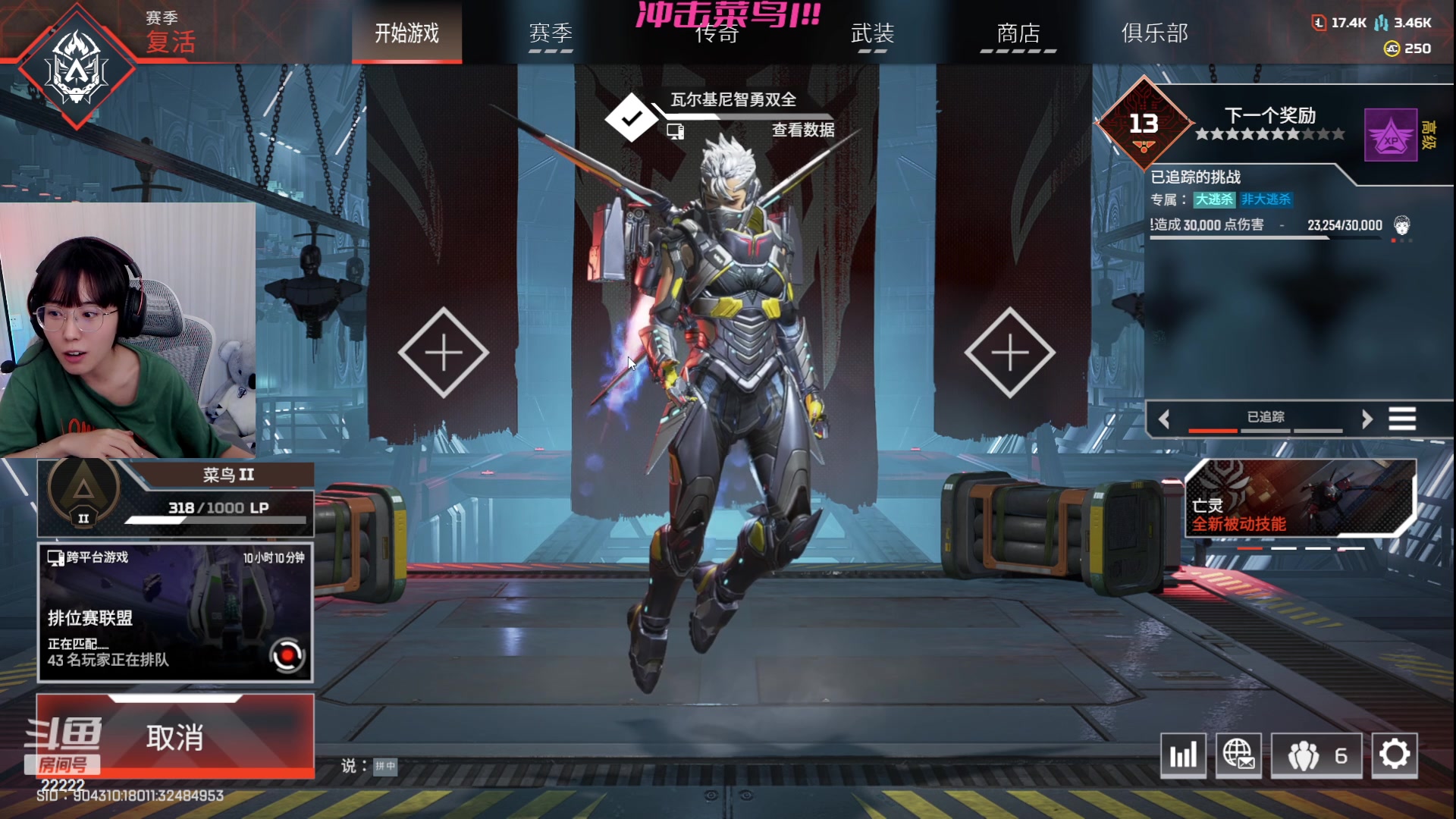Invite a friend via the left plus slot
The height and width of the screenshot is (819, 1456).
pyautogui.click(x=444, y=353)
